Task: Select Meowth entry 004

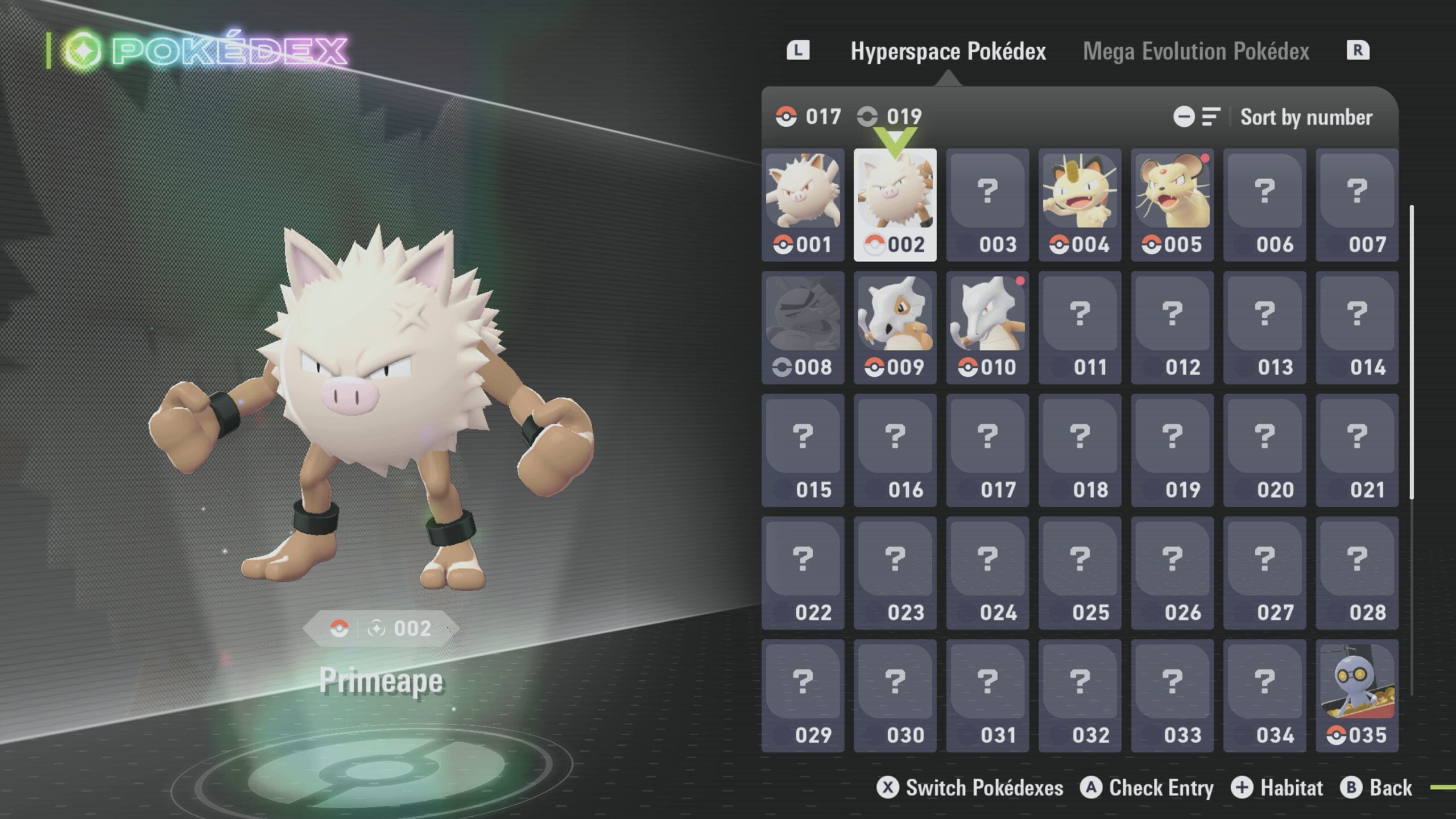Action: 1079,205
